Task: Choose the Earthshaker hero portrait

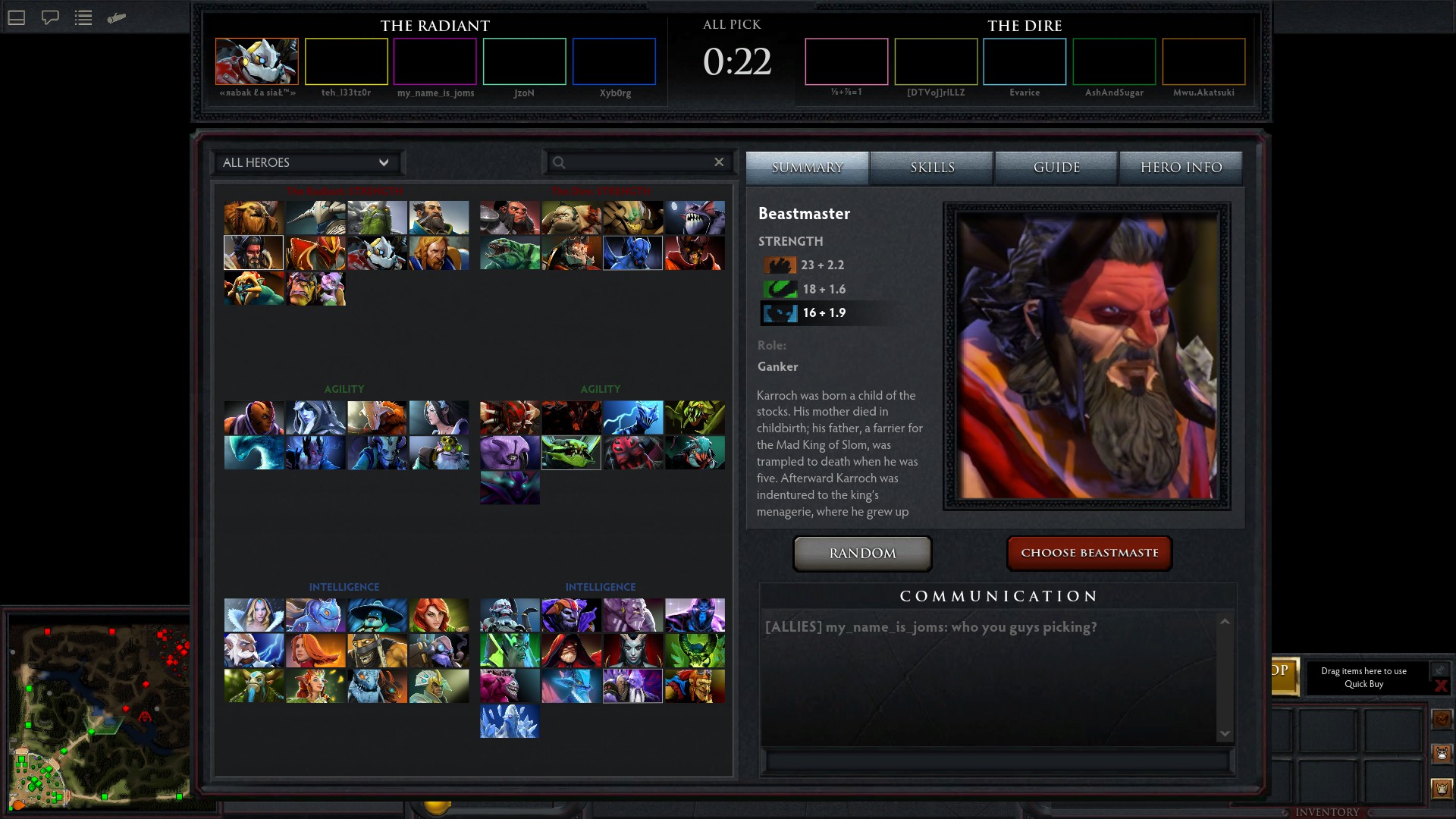Action: (x=254, y=218)
